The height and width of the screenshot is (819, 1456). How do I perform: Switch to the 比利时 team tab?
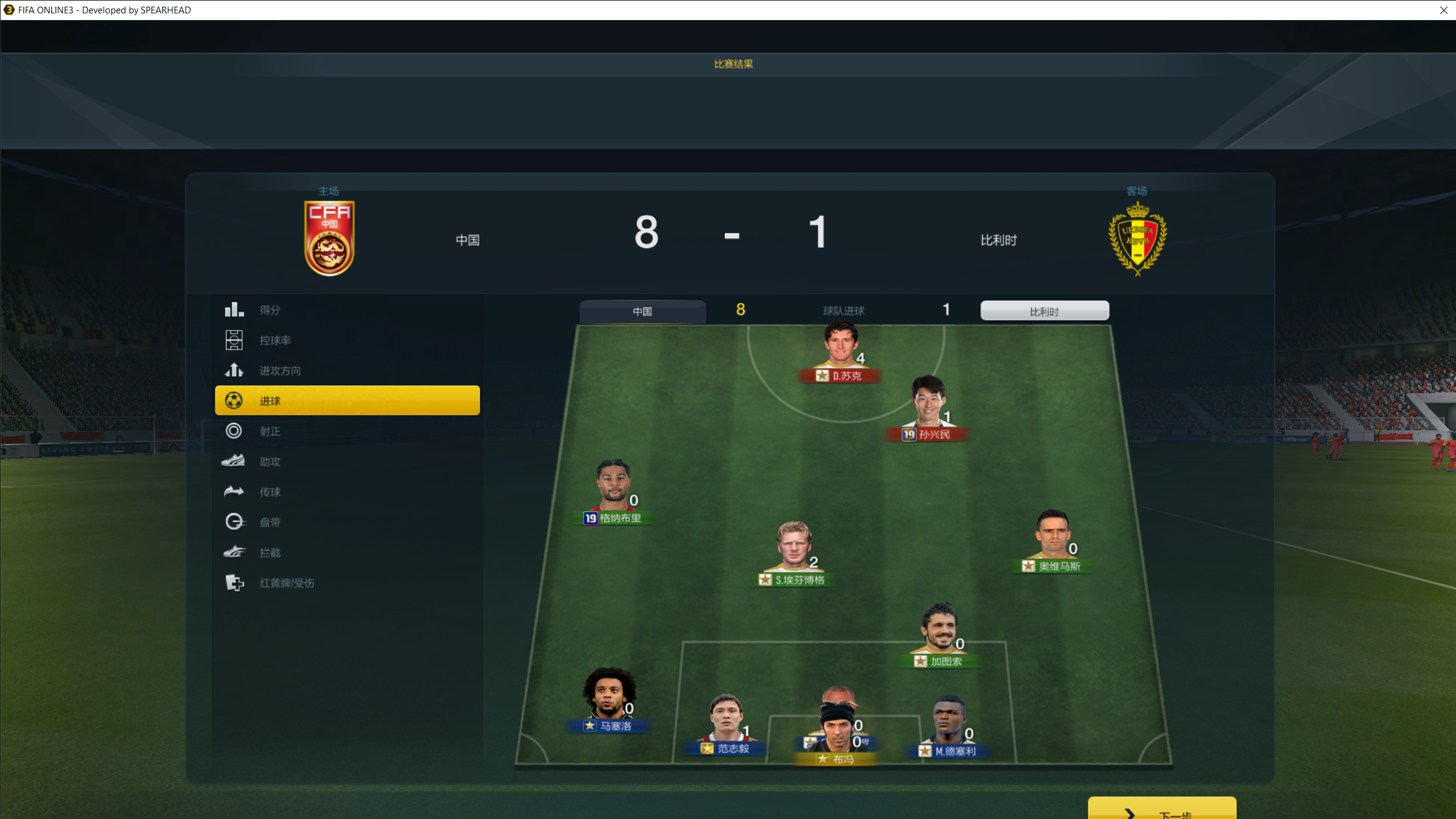(x=1044, y=311)
